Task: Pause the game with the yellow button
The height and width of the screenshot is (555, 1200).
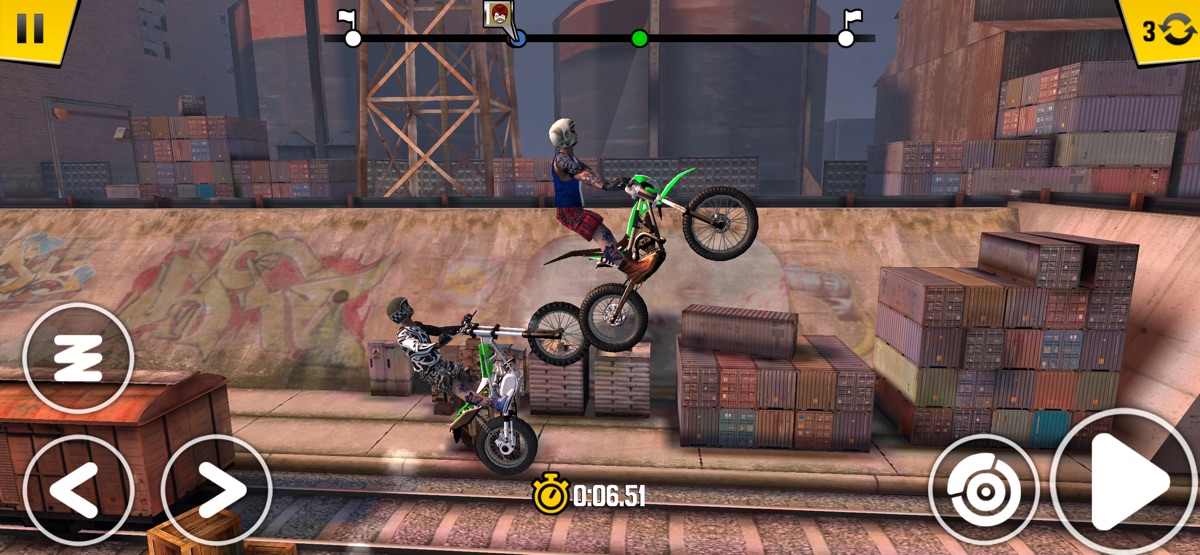Action: click(x=31, y=27)
